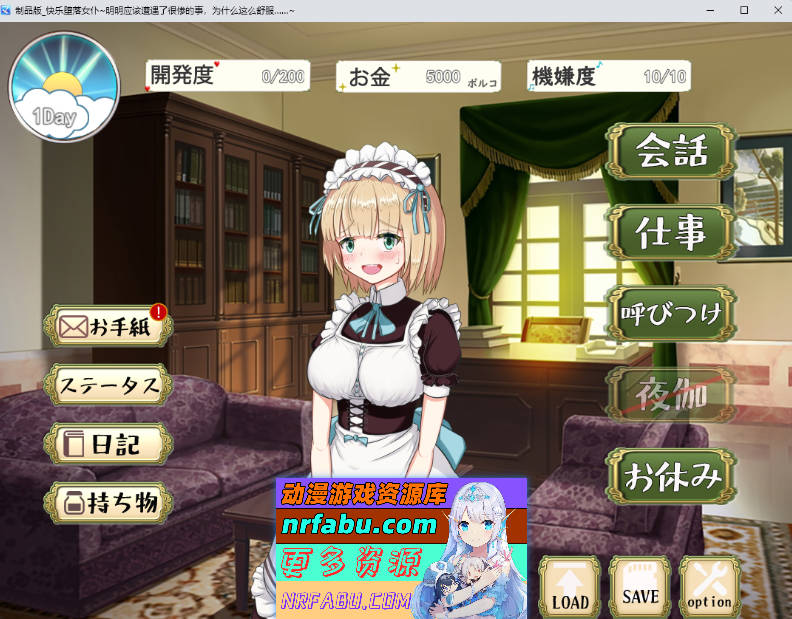
Task: View the 持ち物 inventory items
Action: coord(110,502)
